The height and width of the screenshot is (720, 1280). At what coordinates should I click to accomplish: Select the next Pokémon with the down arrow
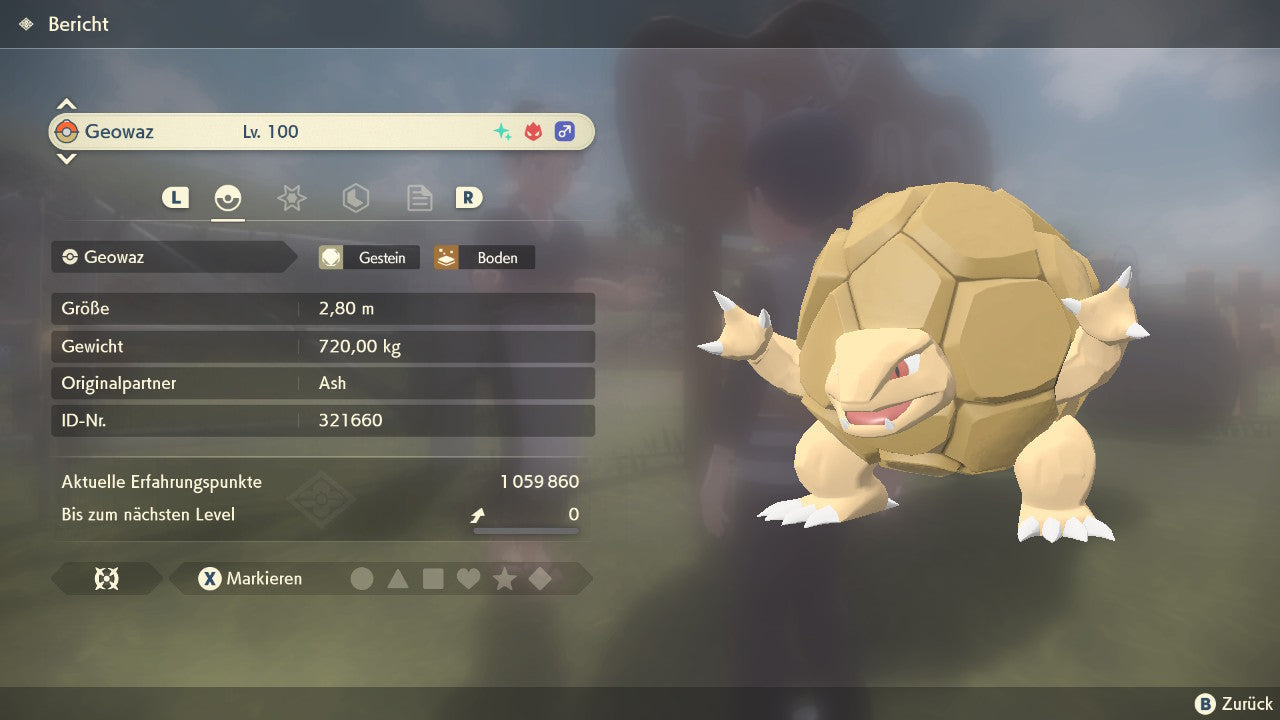[66, 158]
